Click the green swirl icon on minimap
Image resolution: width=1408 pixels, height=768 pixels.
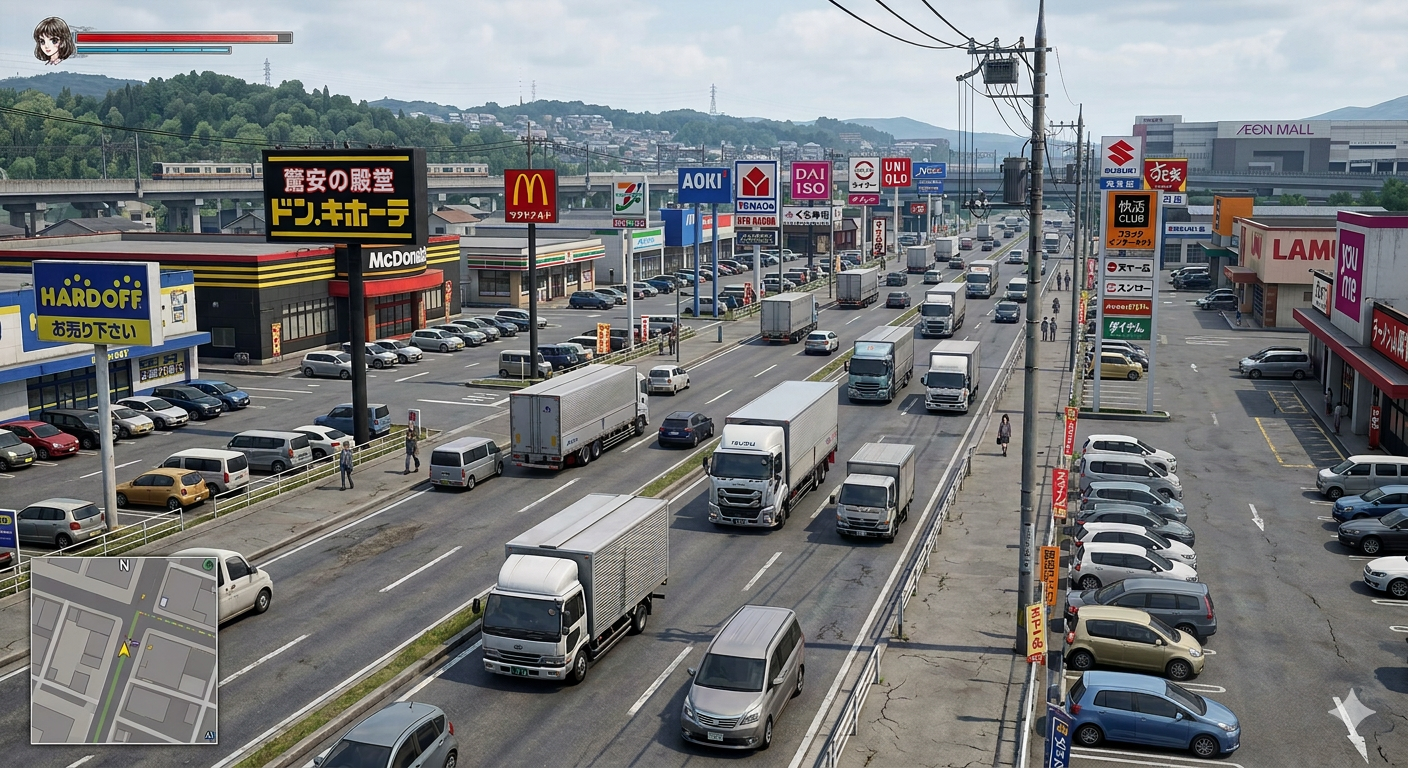[208, 566]
